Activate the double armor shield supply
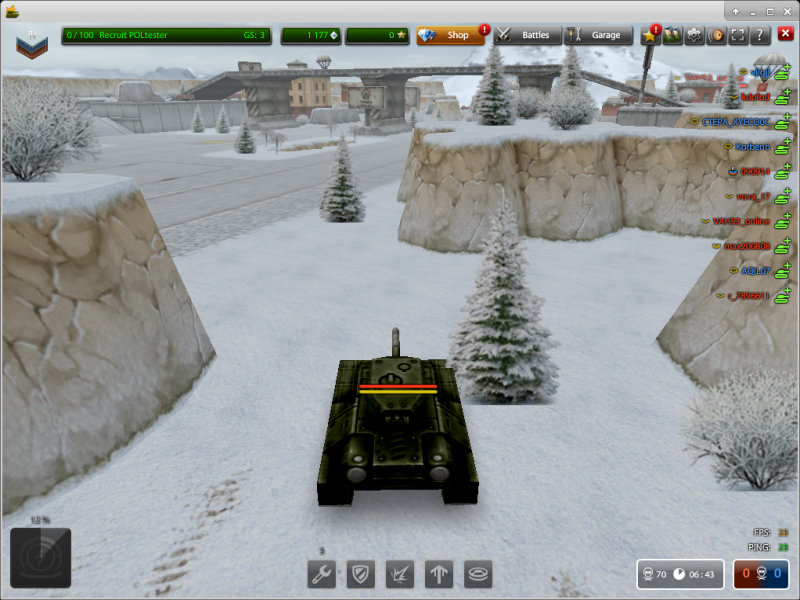800x600 pixels. [x=360, y=574]
